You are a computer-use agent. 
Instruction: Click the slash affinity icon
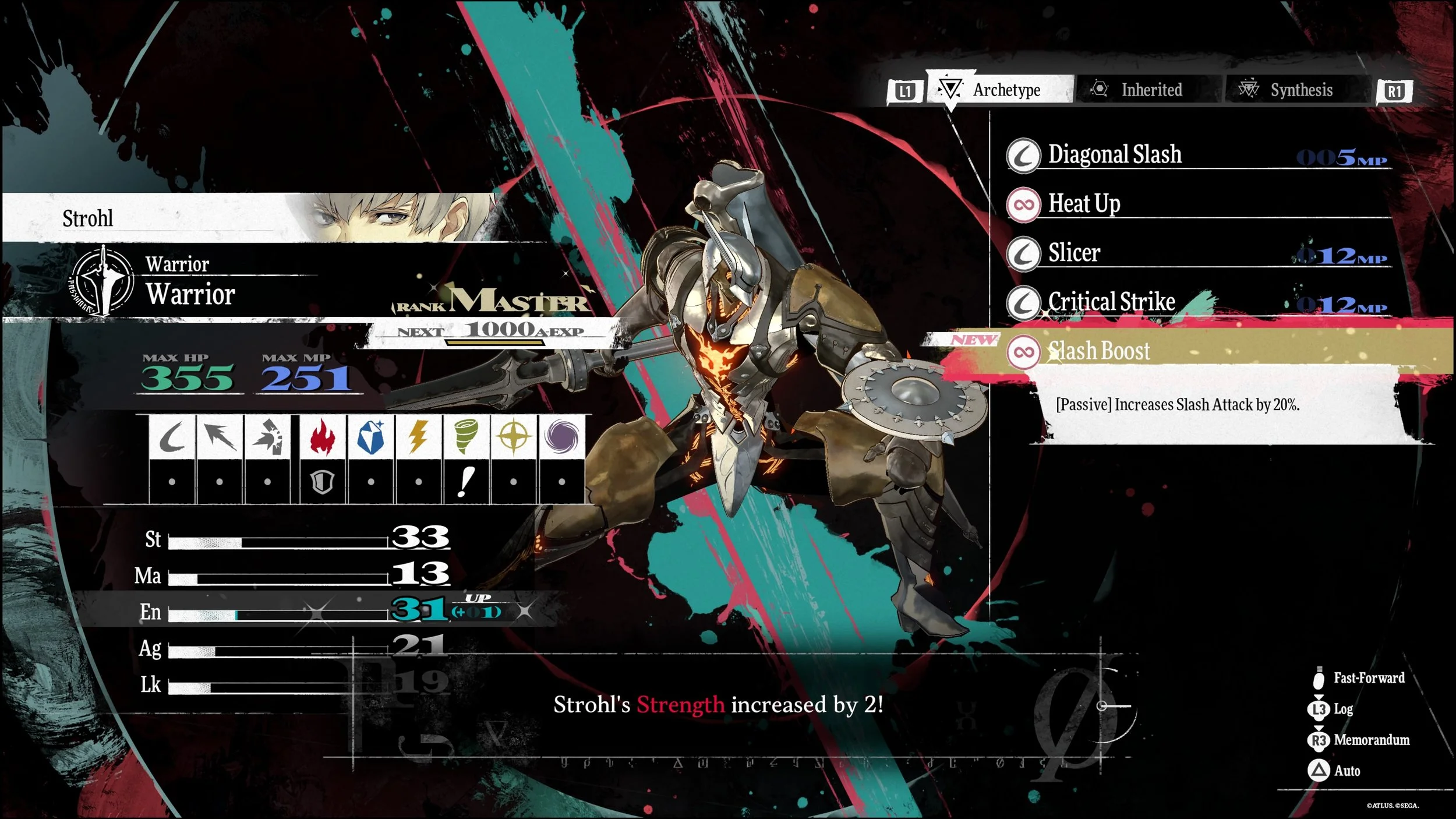click(172, 437)
